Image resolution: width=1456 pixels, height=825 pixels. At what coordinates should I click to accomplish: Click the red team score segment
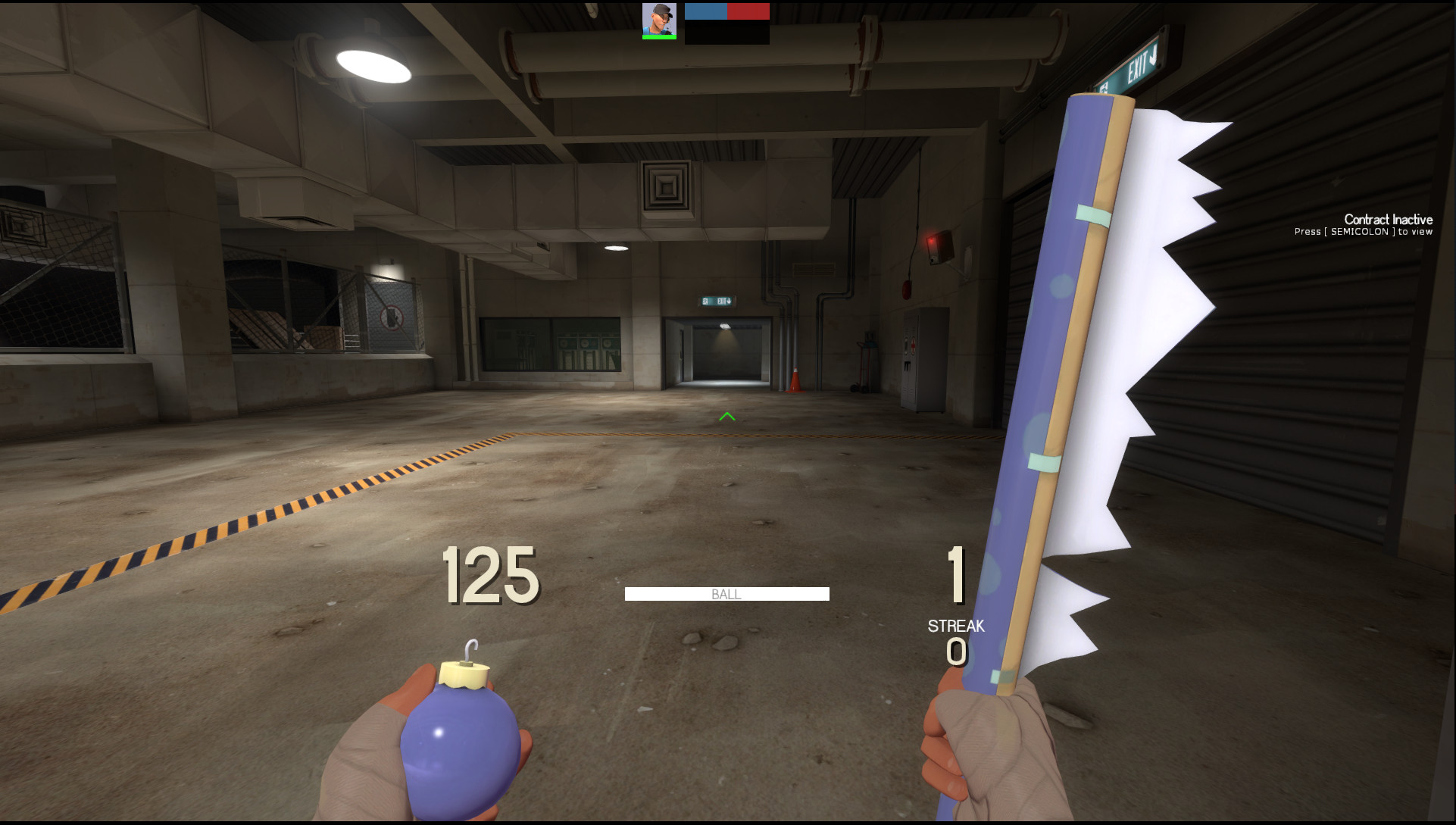coord(748,11)
